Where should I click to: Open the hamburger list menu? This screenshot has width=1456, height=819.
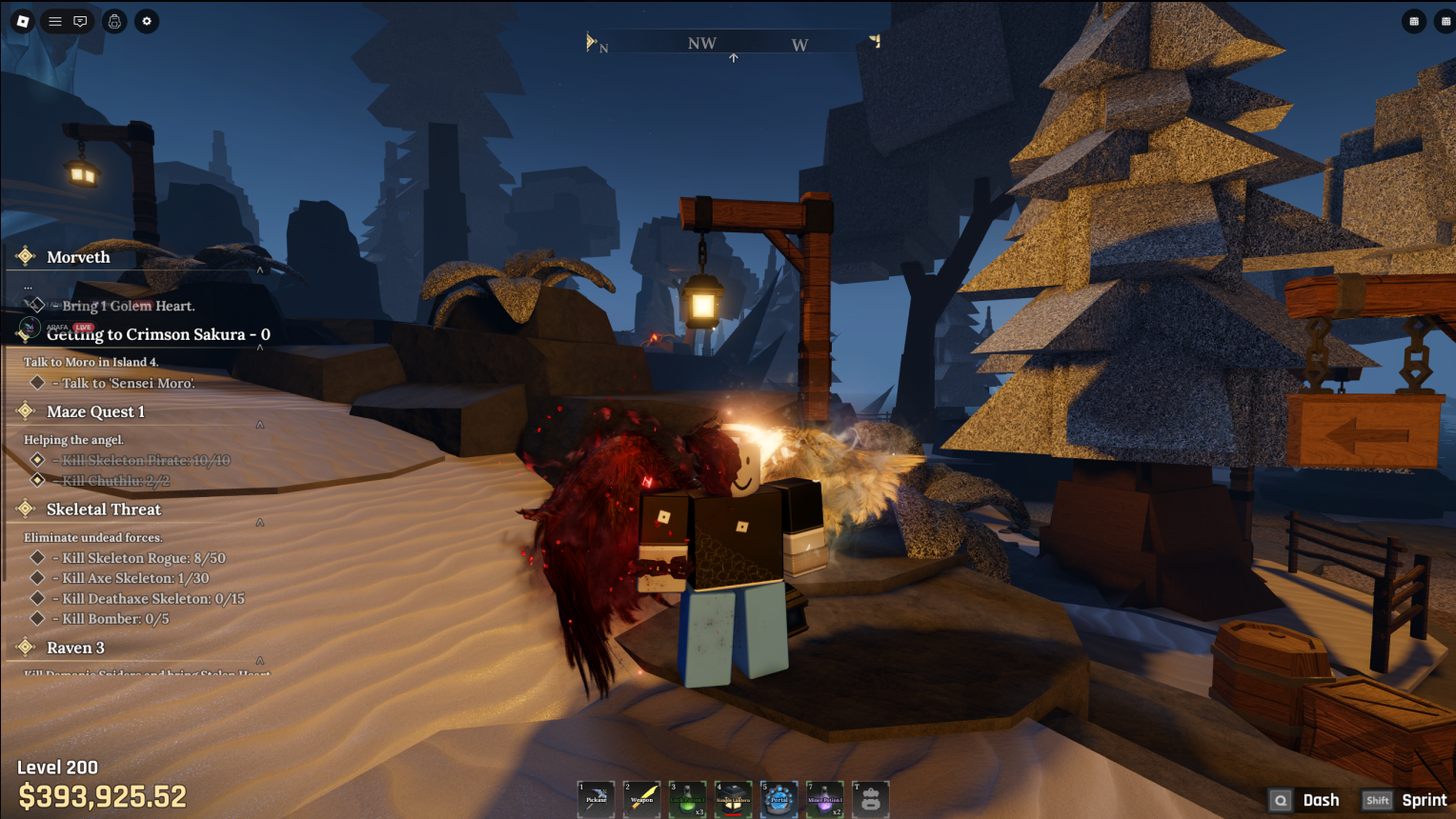(x=55, y=21)
